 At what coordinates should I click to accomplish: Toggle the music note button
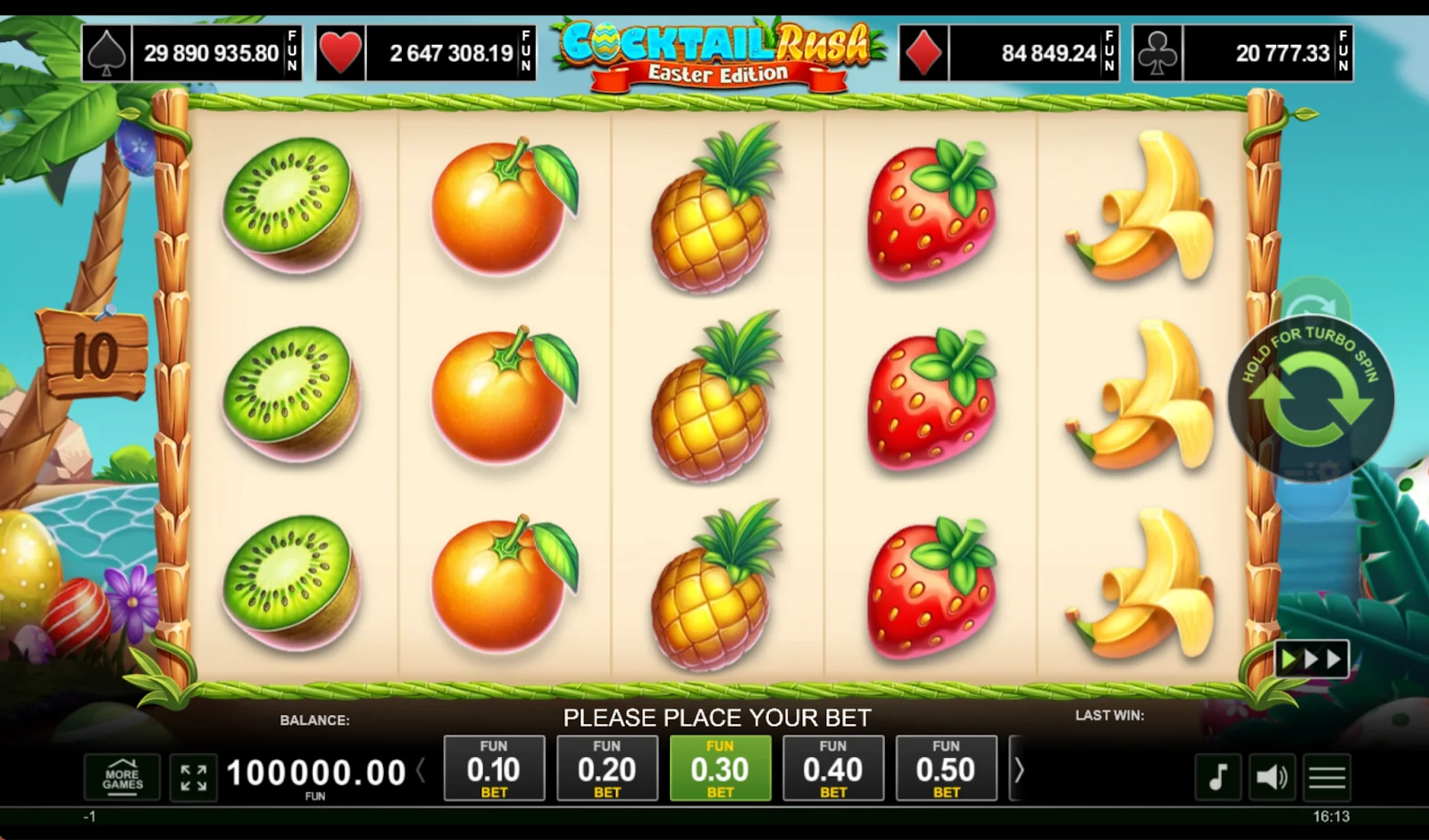1218,777
